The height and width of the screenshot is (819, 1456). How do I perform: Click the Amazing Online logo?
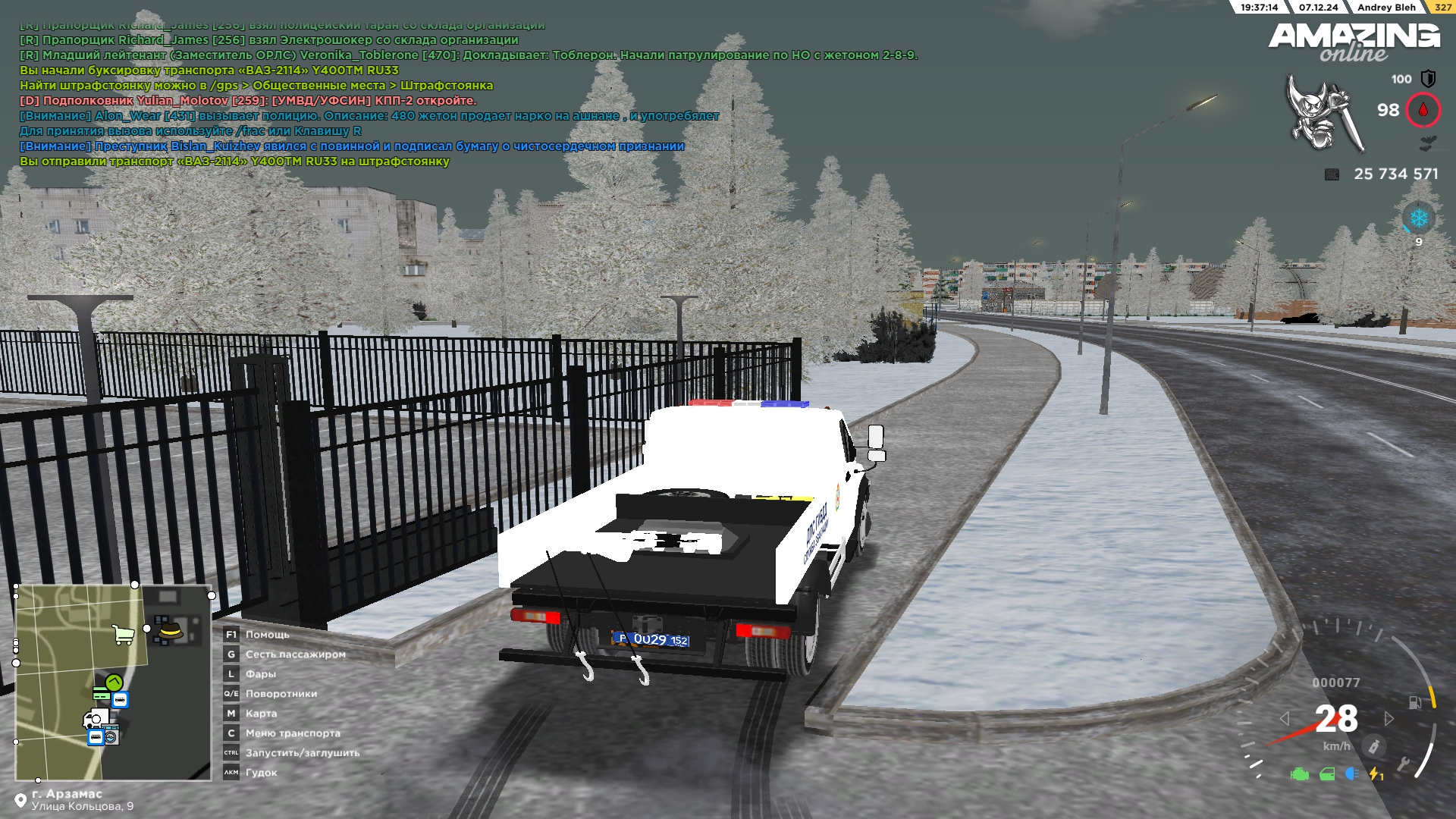click(1354, 42)
